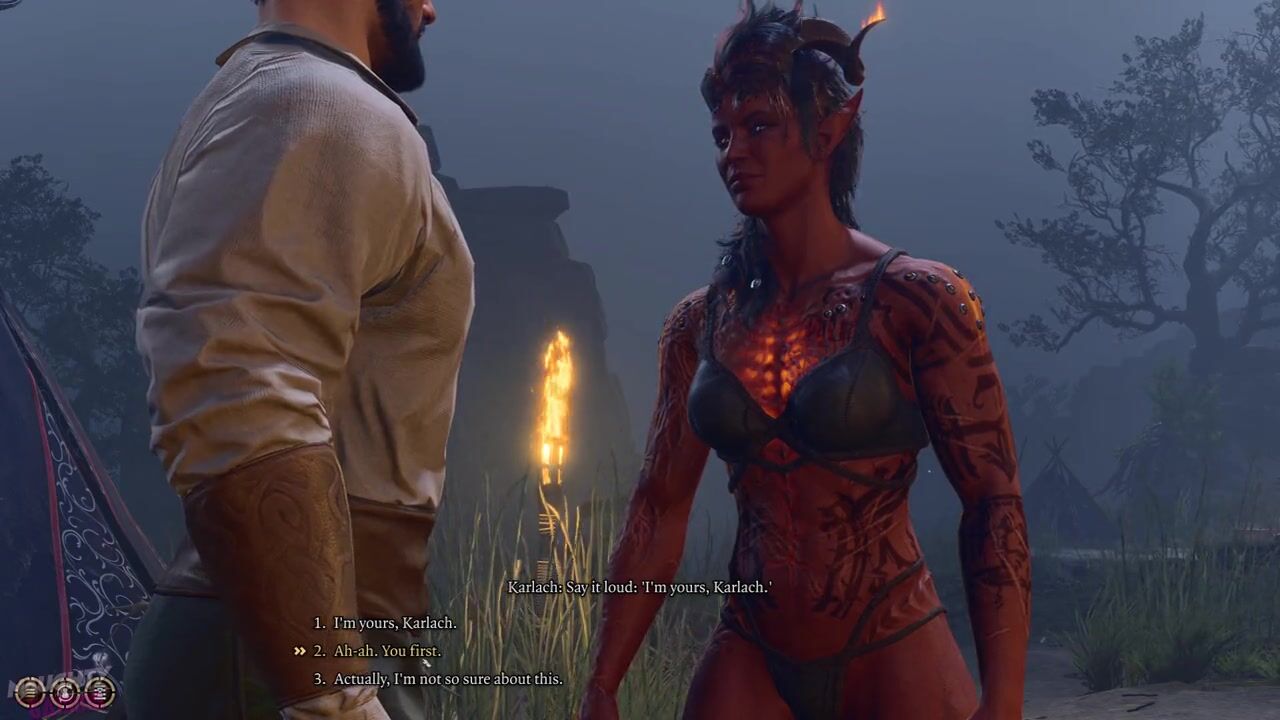The height and width of the screenshot is (720, 1280).
Task: Click the switch speaking character icon
Action: coord(64,690)
